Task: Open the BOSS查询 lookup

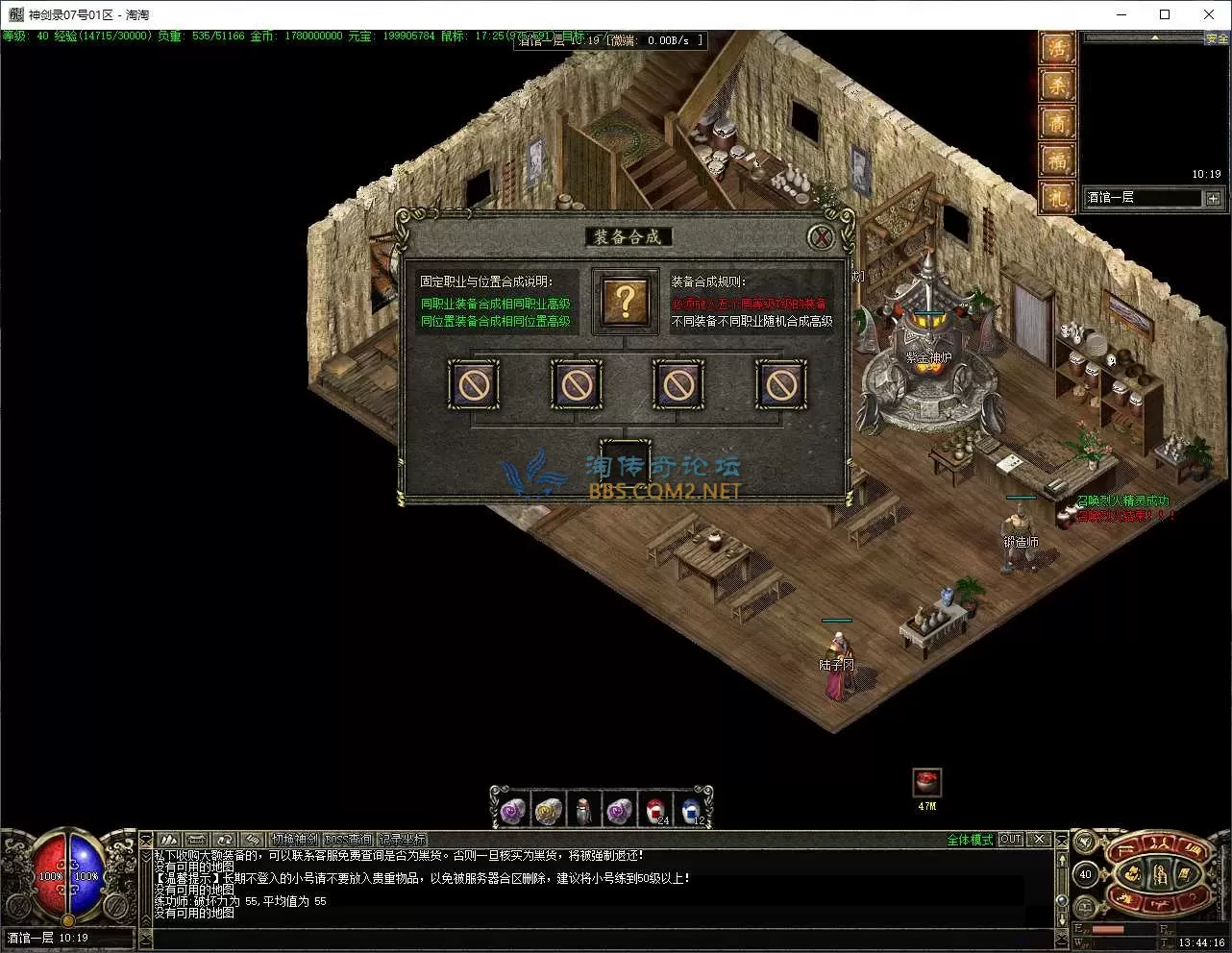Action: 348,840
